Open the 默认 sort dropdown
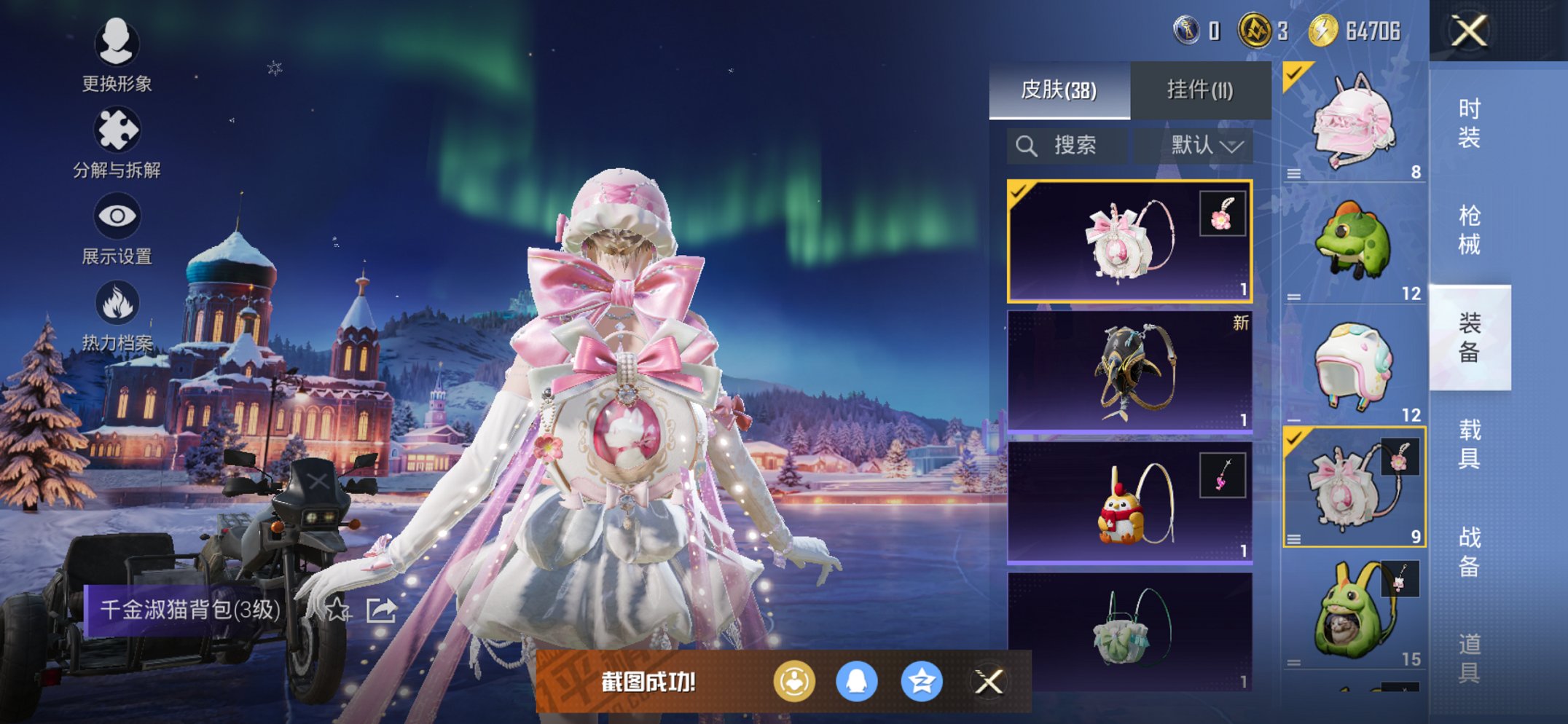 (x=1204, y=146)
